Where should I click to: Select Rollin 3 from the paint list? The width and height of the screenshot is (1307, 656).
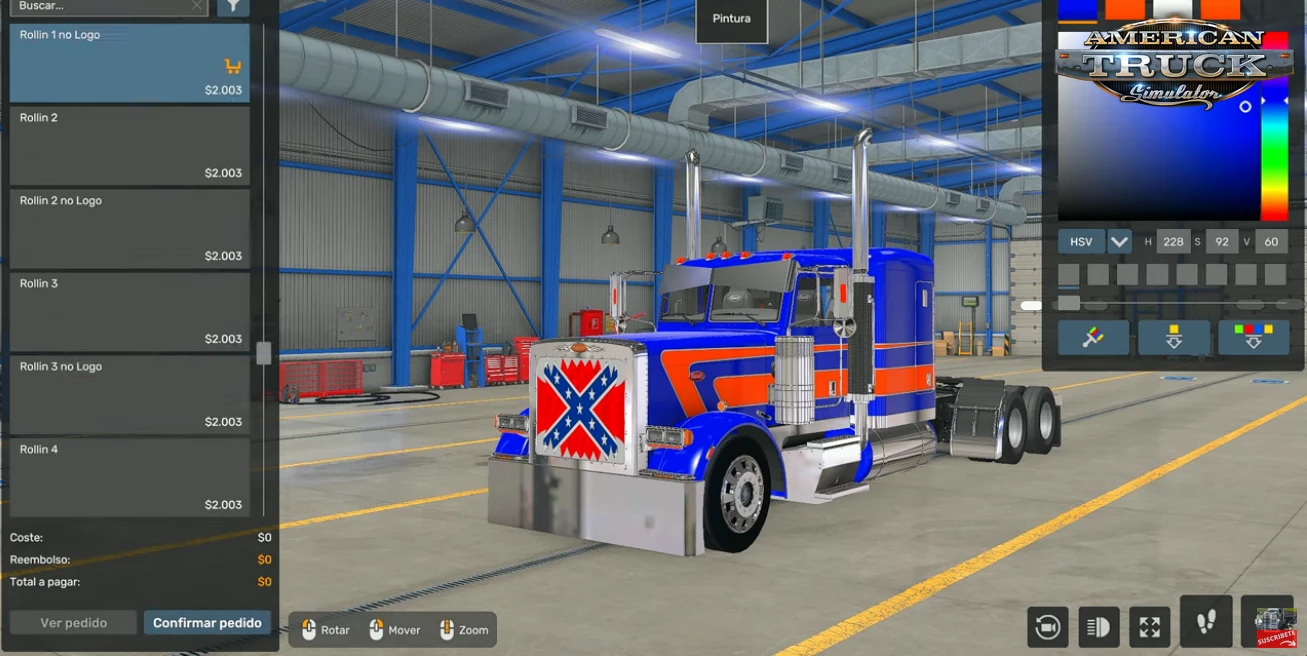click(x=129, y=312)
